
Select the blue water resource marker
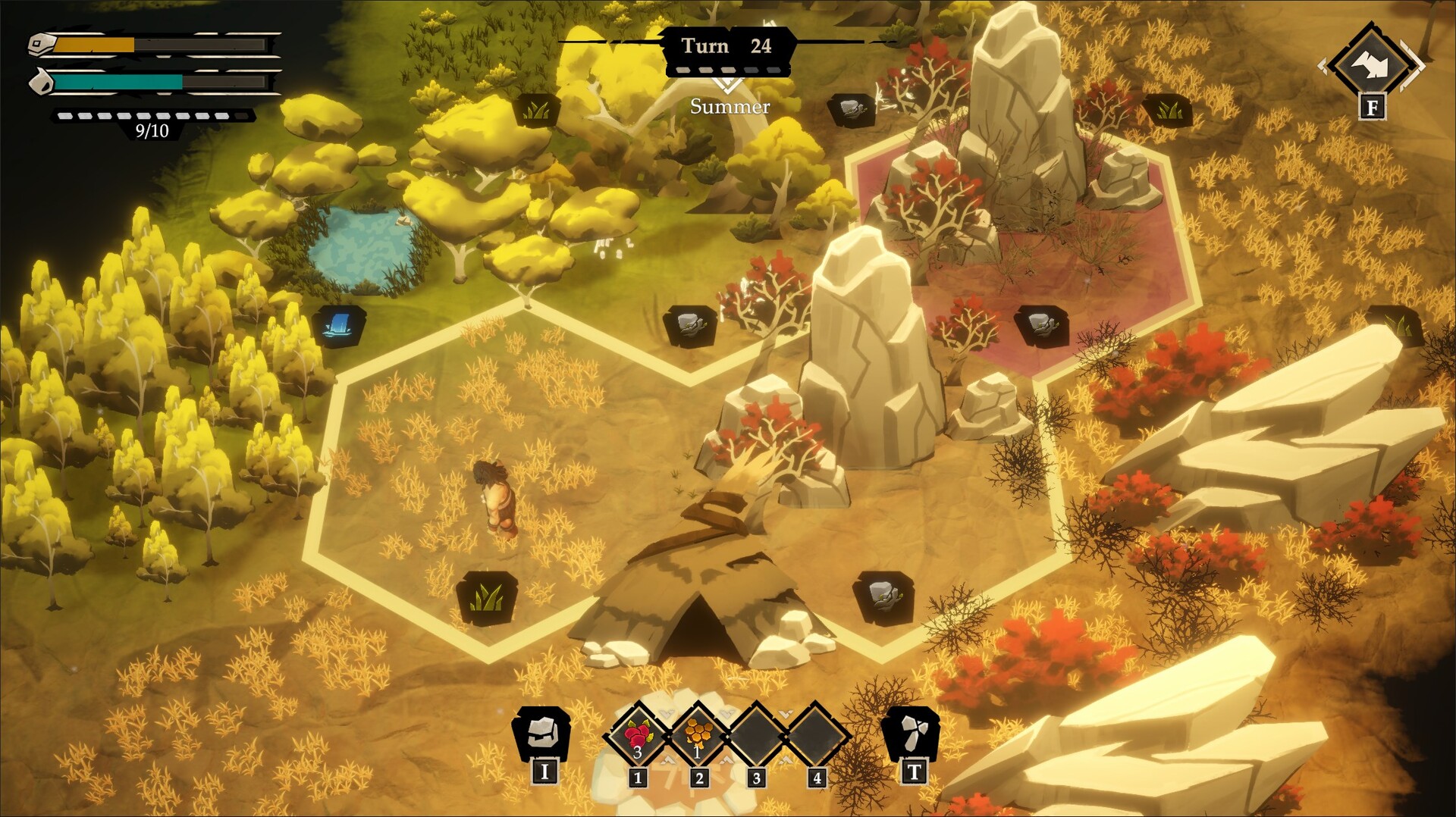pyautogui.click(x=339, y=326)
